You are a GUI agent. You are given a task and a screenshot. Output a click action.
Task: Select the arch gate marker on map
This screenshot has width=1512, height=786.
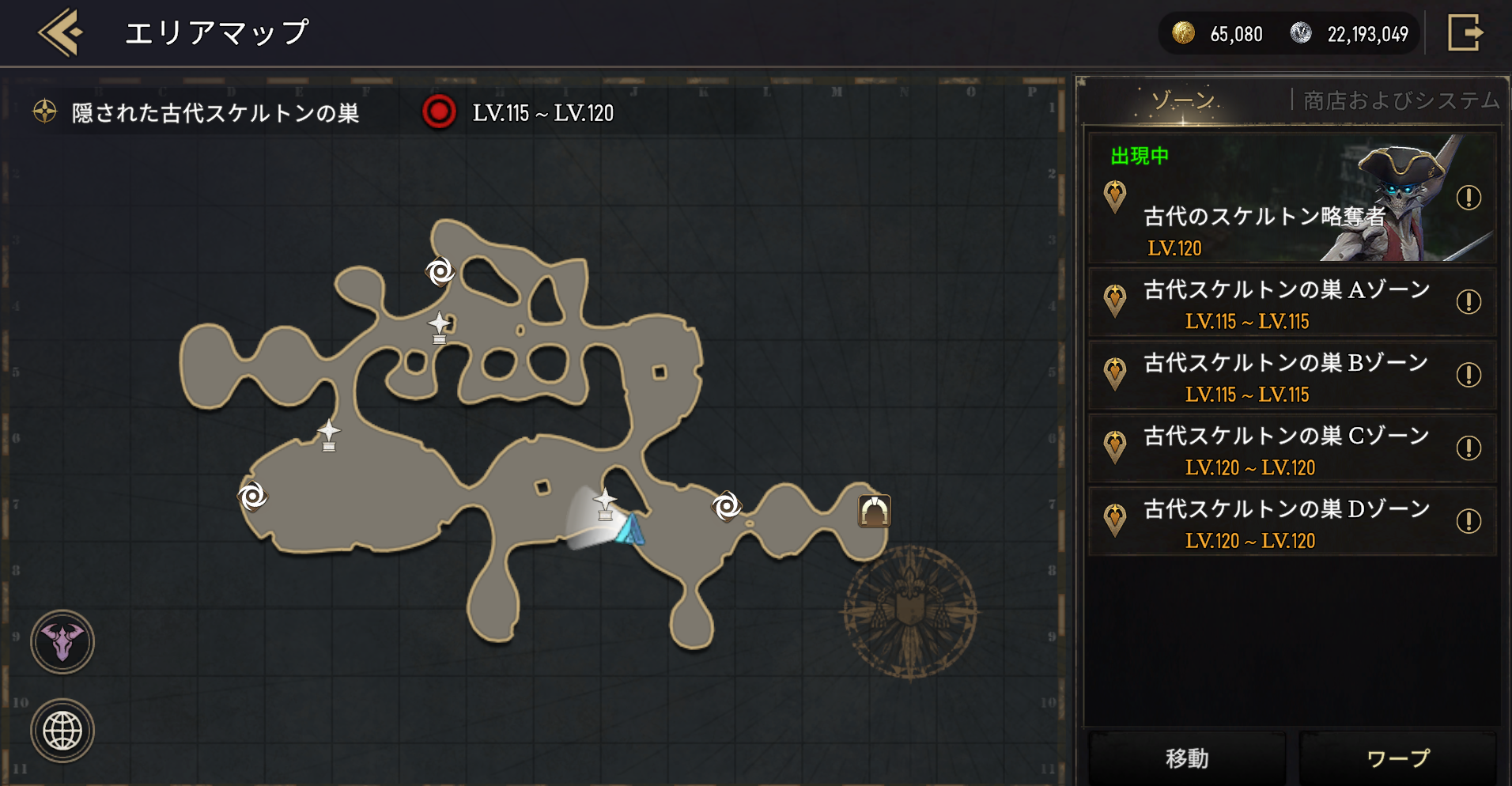[x=874, y=512]
